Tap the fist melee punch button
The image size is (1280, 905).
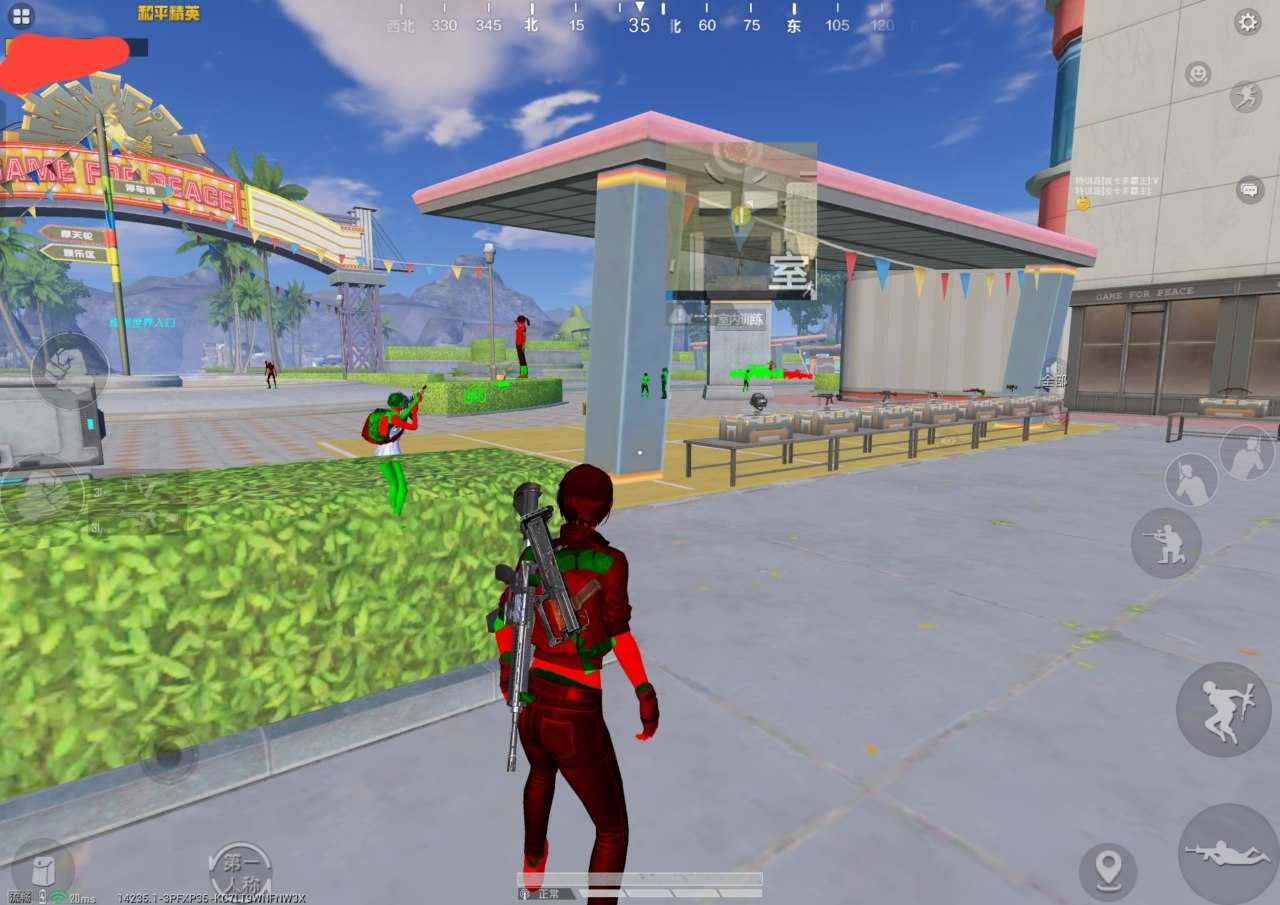(x=69, y=367)
